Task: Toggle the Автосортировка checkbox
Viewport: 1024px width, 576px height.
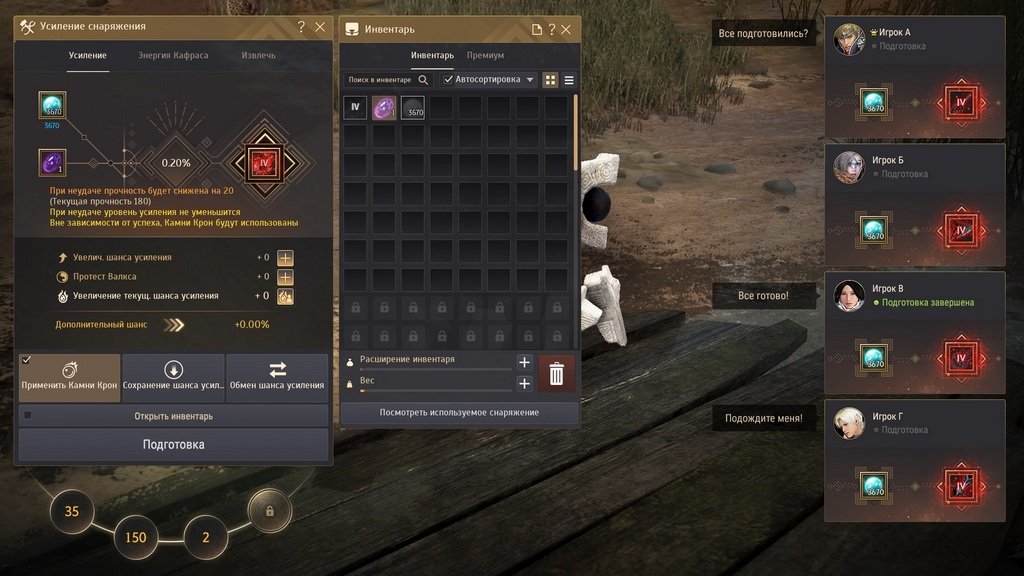Action: click(x=449, y=80)
